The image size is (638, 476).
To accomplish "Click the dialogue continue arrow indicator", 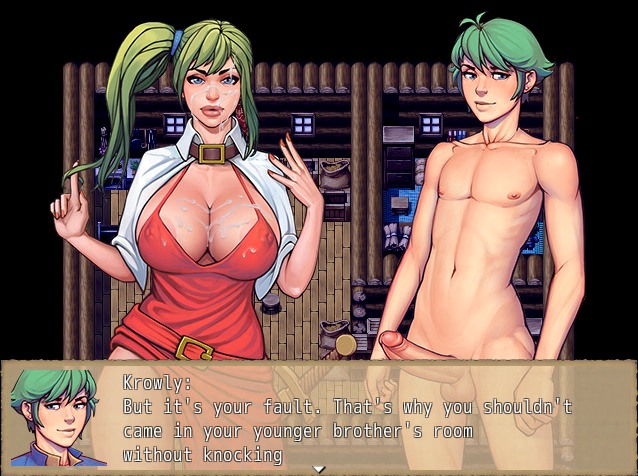I will (x=319, y=468).
